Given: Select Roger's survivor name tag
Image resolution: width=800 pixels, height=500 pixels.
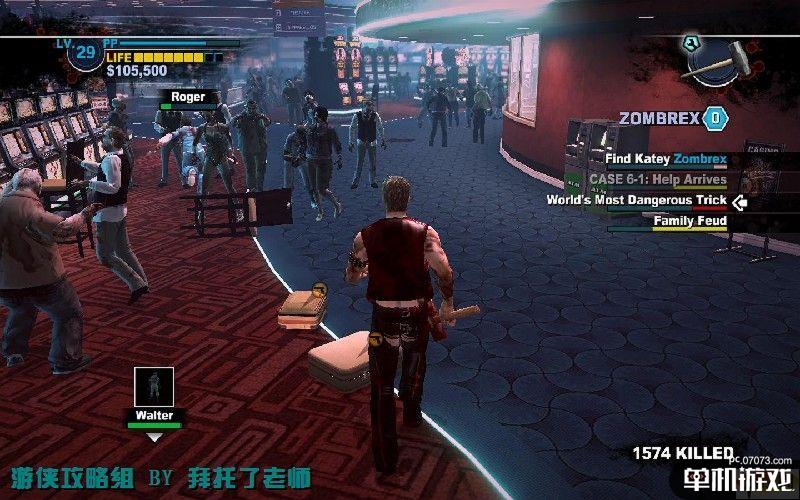Looking at the screenshot, I should (187, 97).
